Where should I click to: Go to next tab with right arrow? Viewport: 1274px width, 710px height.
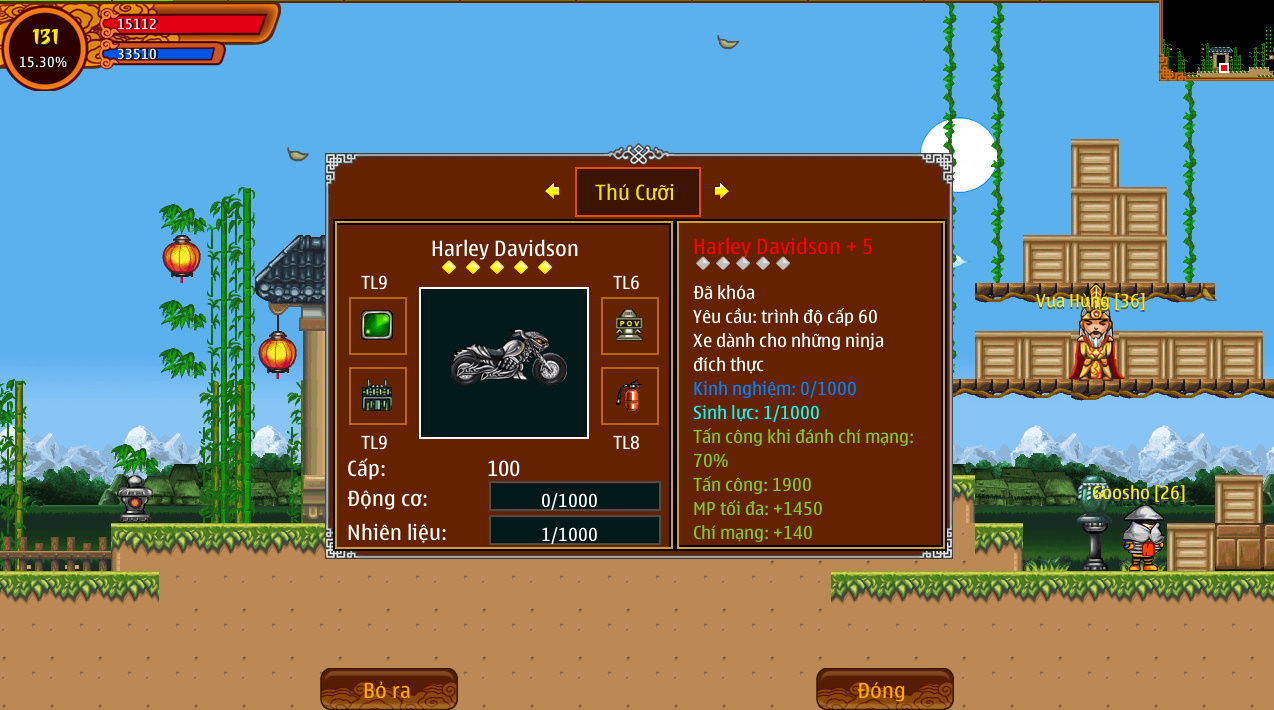721,191
